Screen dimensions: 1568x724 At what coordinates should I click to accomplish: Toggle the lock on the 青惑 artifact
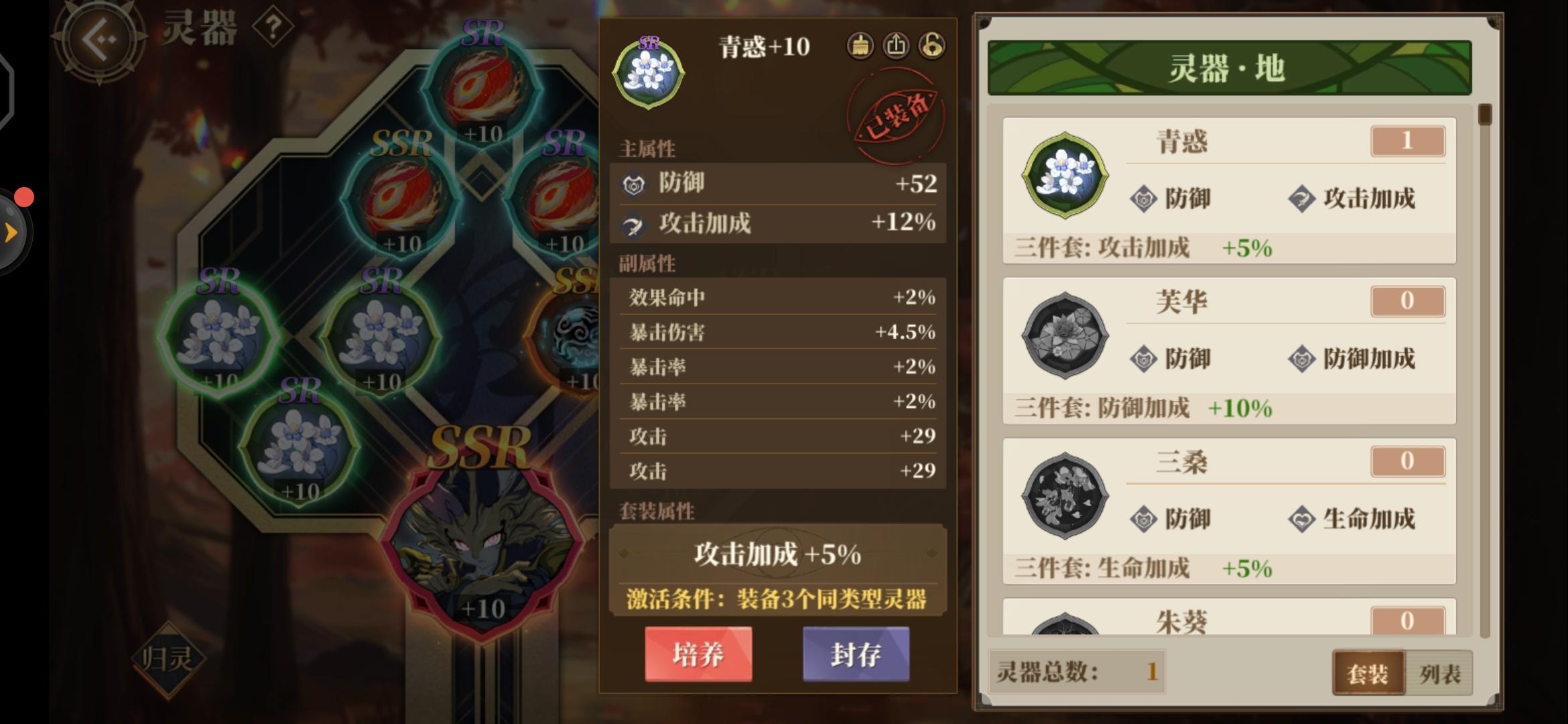click(x=931, y=46)
